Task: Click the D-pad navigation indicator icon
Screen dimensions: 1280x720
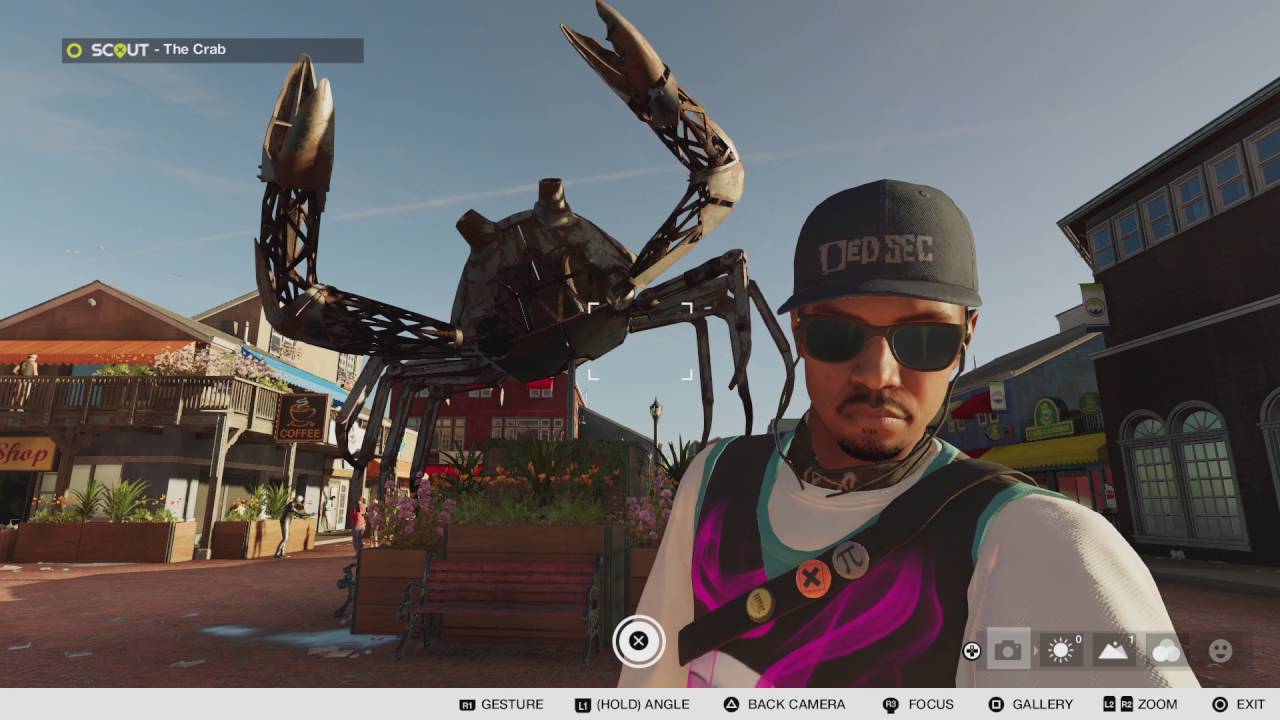Action: [x=972, y=650]
